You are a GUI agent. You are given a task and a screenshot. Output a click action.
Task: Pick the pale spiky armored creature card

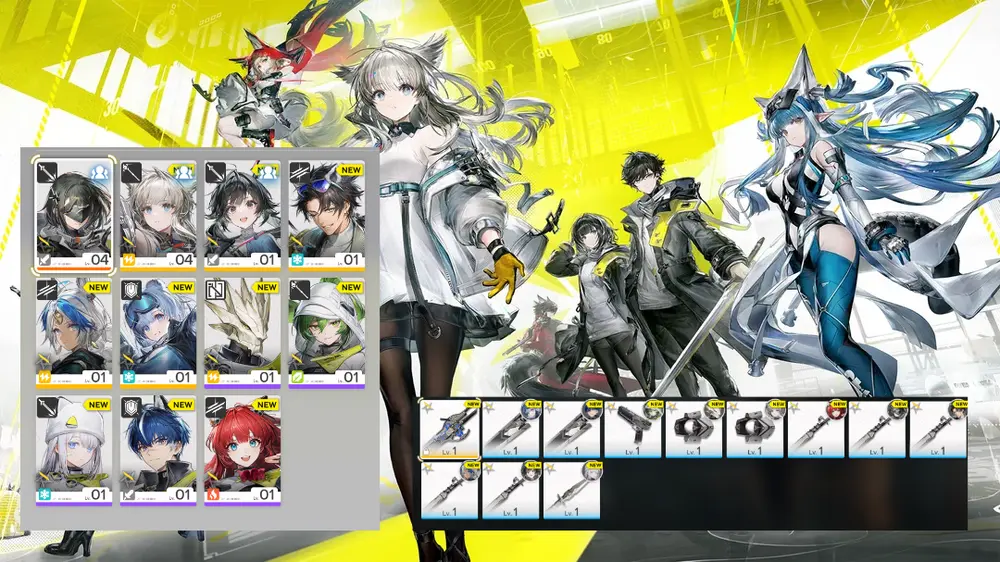(243, 332)
